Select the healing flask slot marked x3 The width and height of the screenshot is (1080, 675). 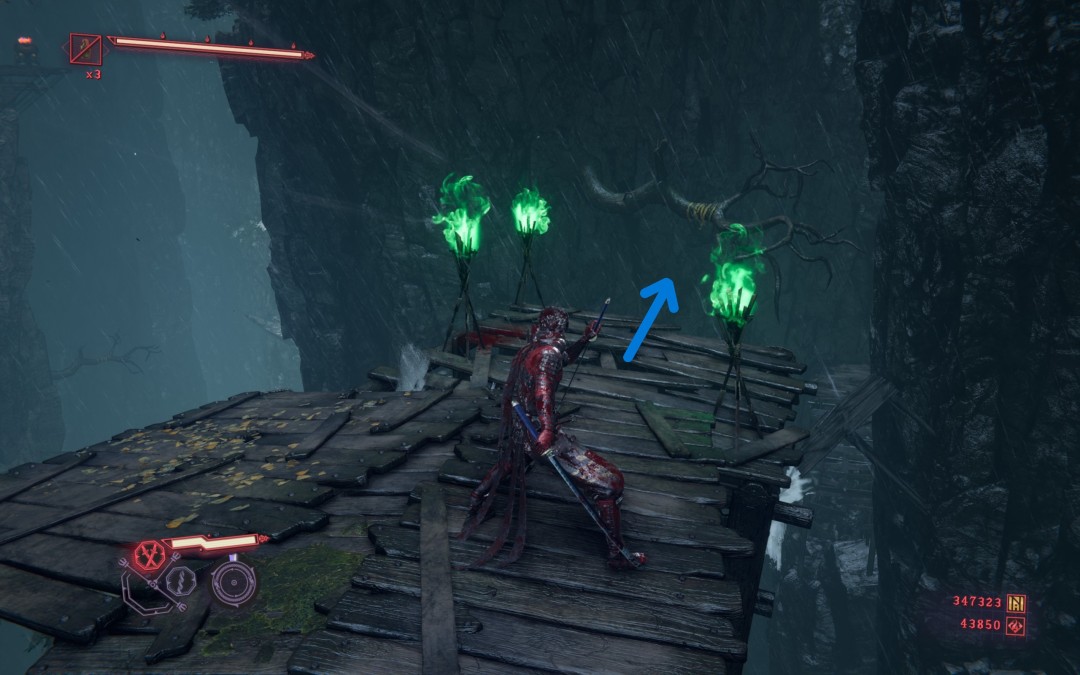pos(85,48)
